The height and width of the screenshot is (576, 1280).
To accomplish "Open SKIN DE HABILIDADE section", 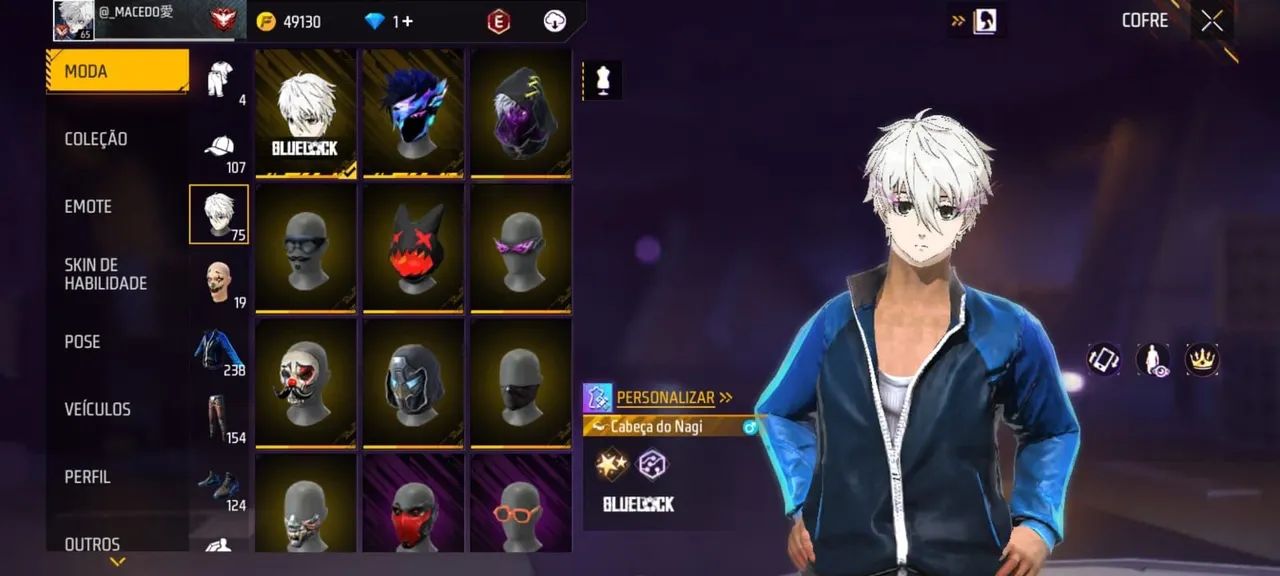I will tap(106, 274).
